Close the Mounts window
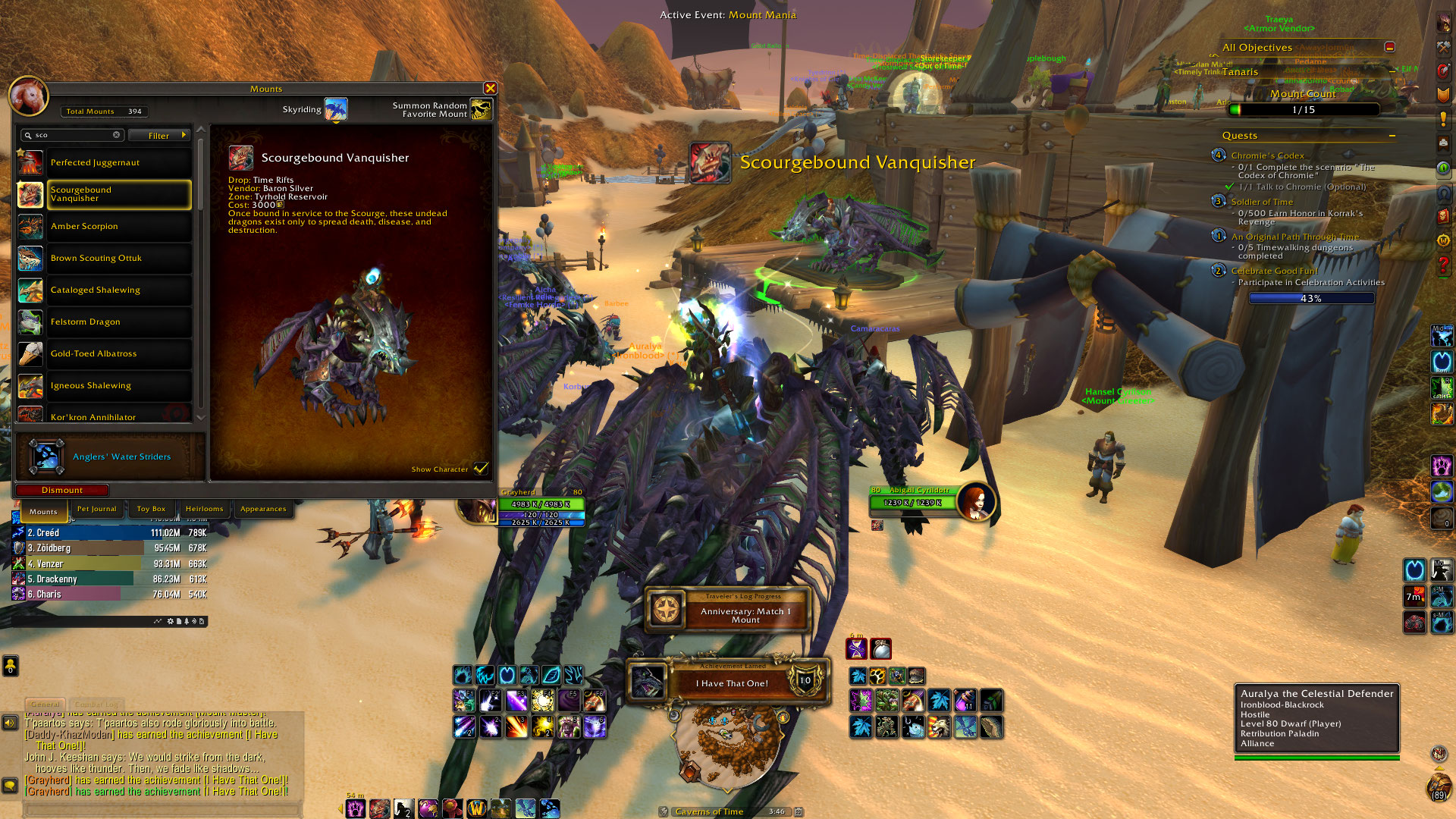The height and width of the screenshot is (819, 1456). pyautogui.click(x=491, y=89)
